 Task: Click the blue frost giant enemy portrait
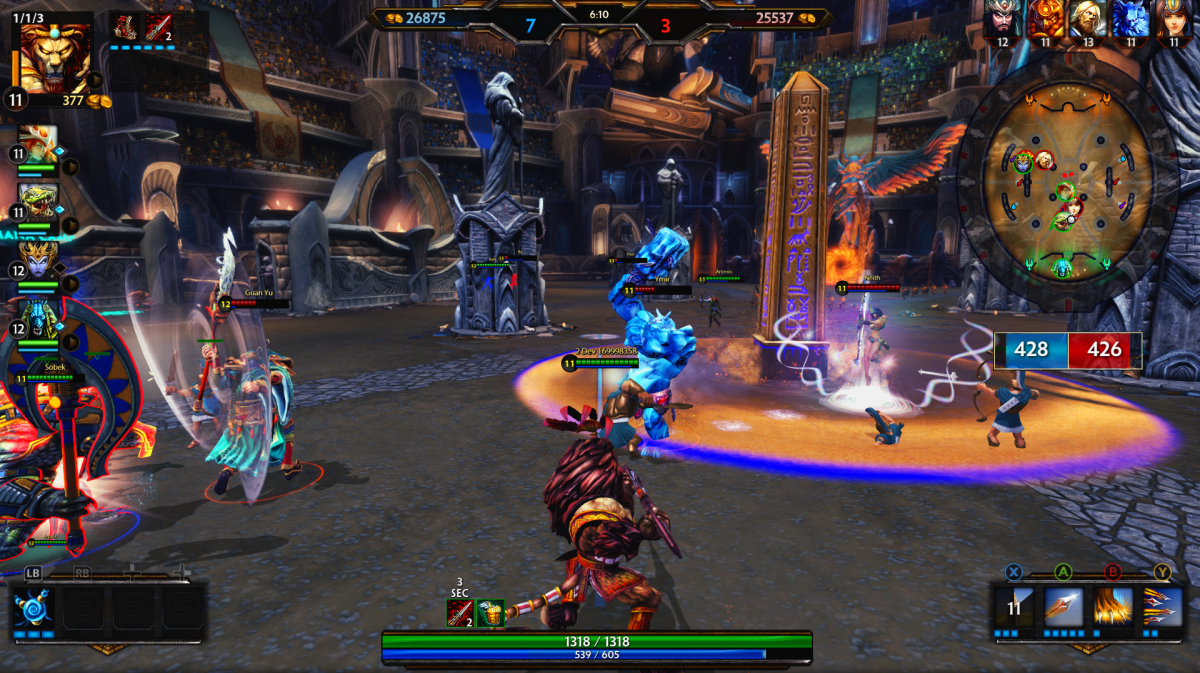pyautogui.click(x=1130, y=19)
